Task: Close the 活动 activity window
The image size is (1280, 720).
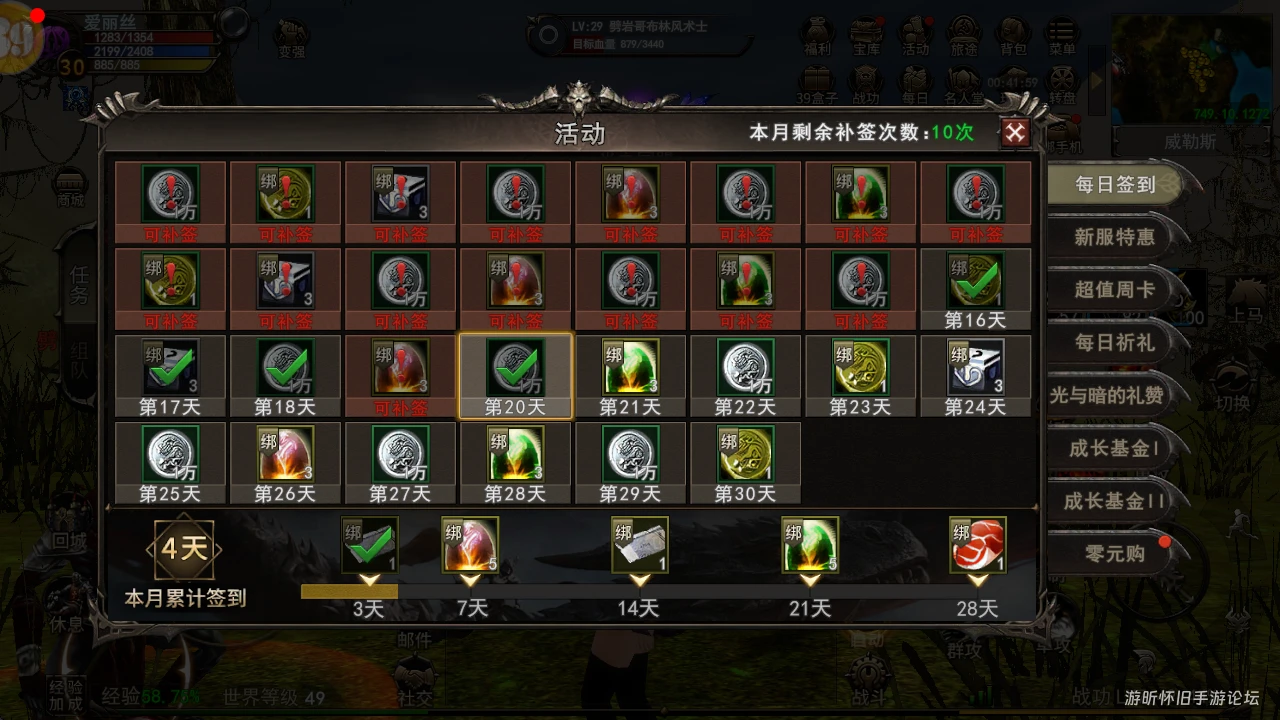Action: (x=1015, y=132)
